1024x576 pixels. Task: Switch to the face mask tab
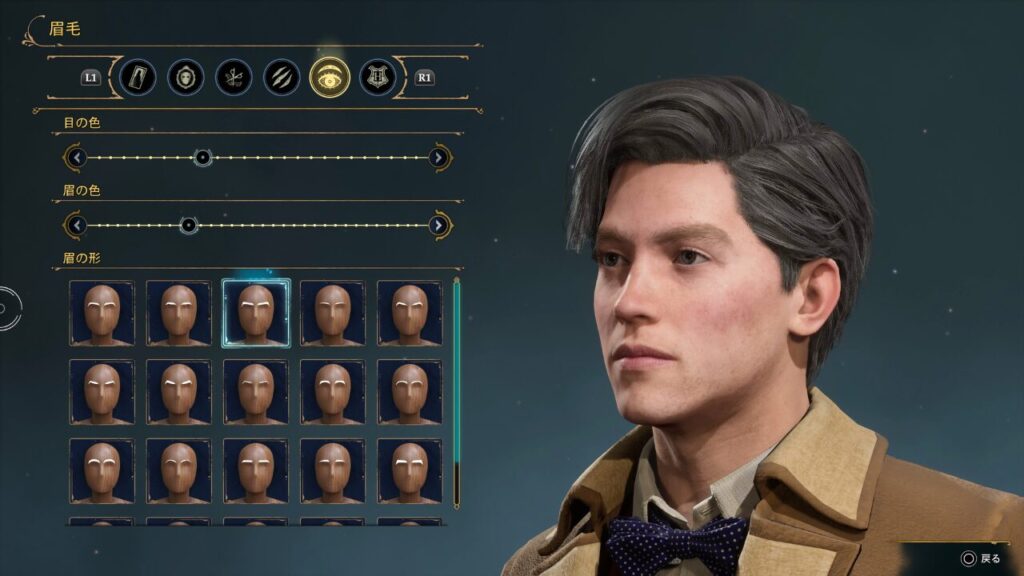click(186, 77)
